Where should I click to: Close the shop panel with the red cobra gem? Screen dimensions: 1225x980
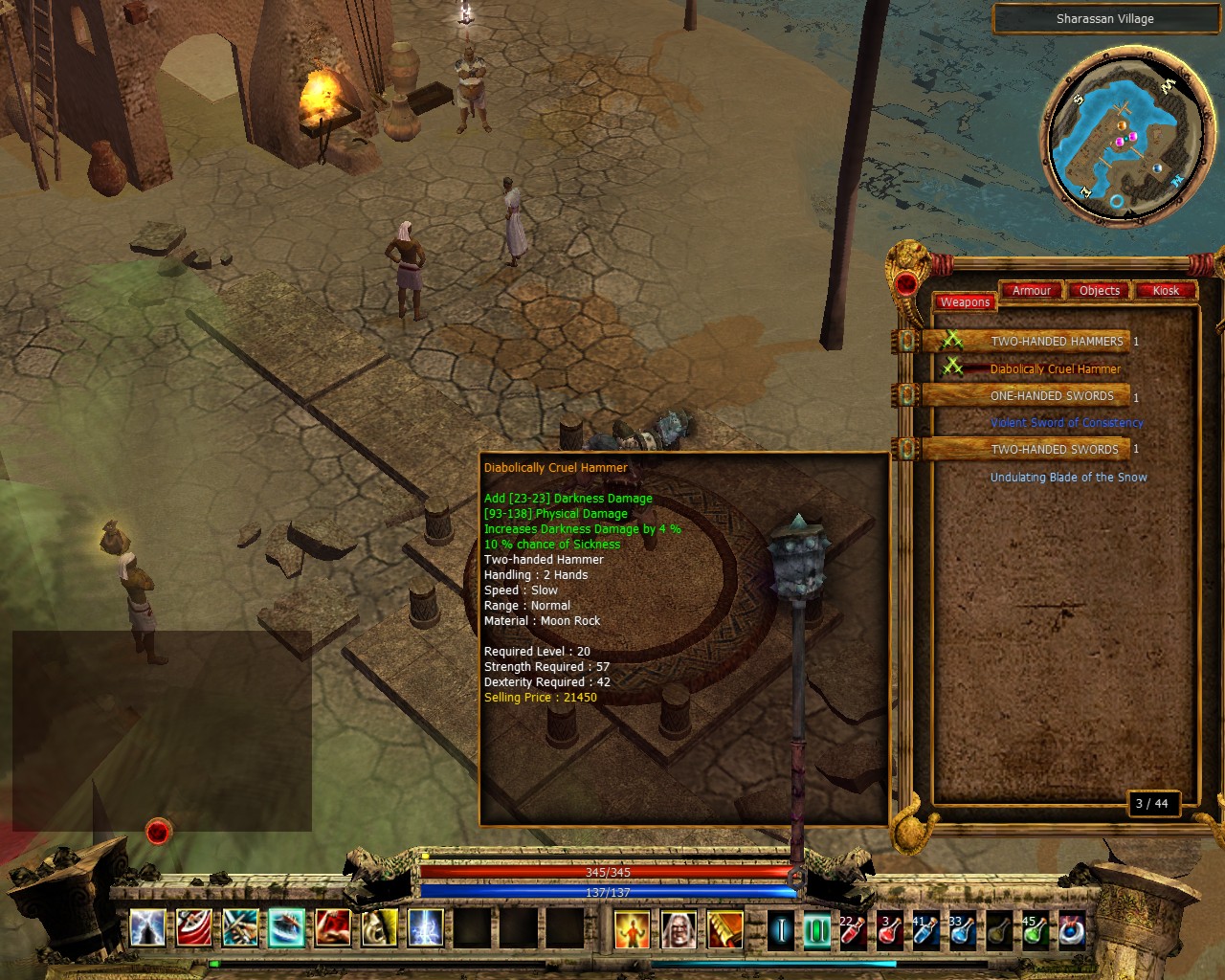pos(905,283)
